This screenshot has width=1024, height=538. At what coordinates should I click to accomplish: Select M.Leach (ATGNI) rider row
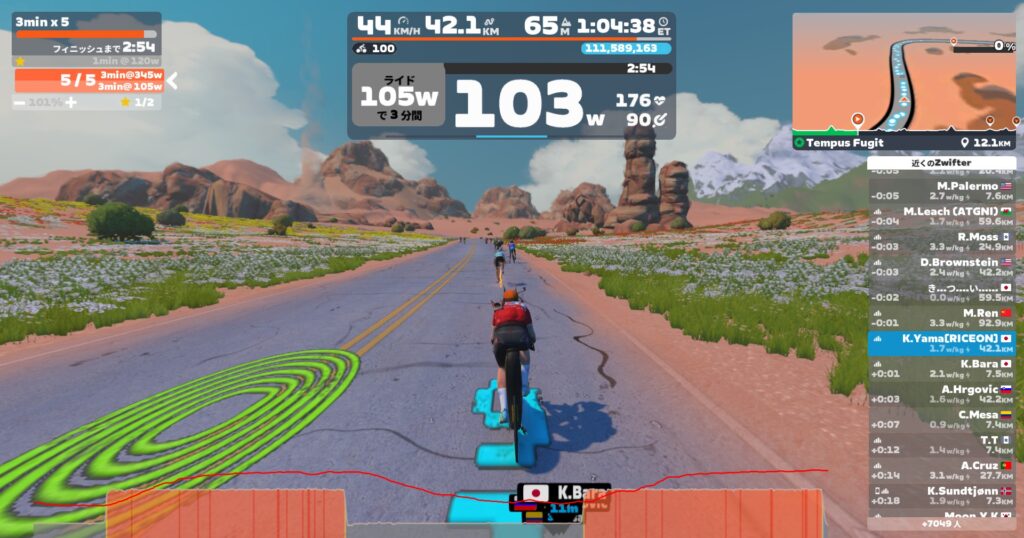point(941,216)
